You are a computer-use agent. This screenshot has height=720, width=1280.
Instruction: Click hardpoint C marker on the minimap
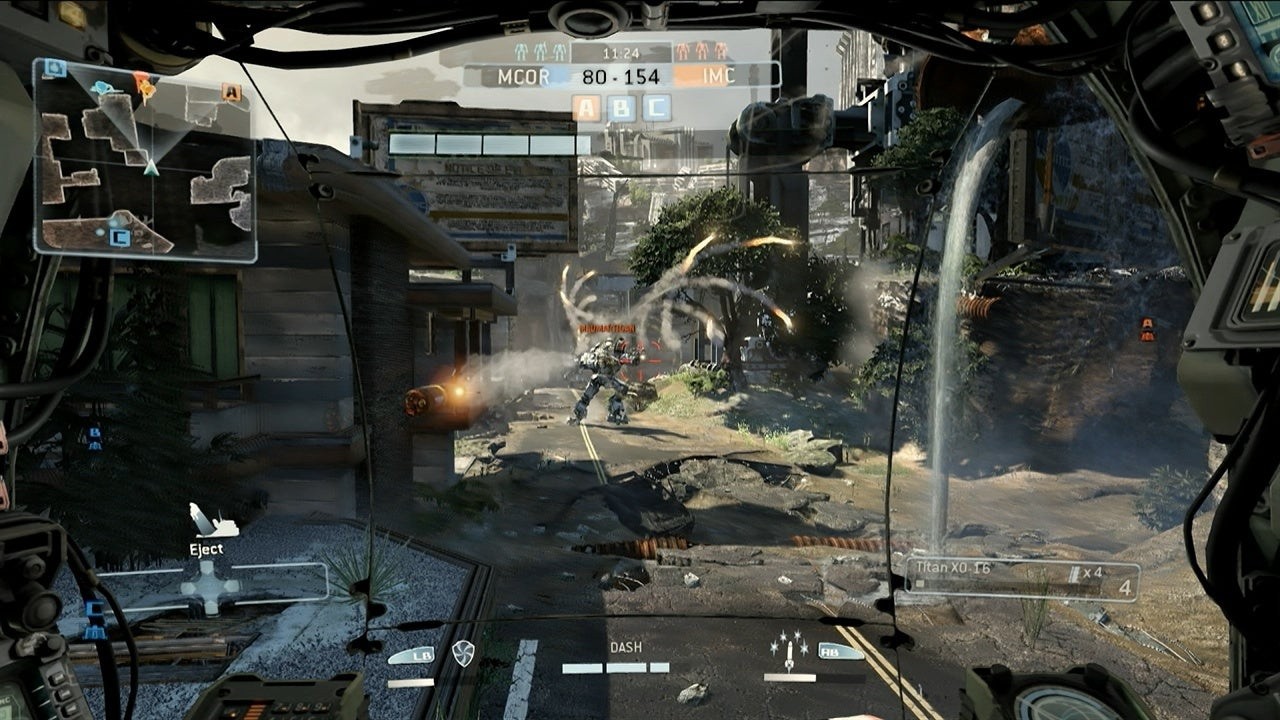[119, 237]
